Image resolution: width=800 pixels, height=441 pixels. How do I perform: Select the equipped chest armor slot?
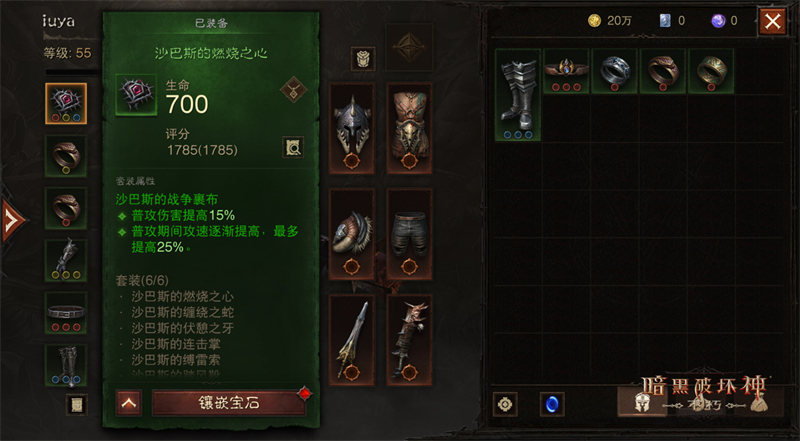[409, 124]
